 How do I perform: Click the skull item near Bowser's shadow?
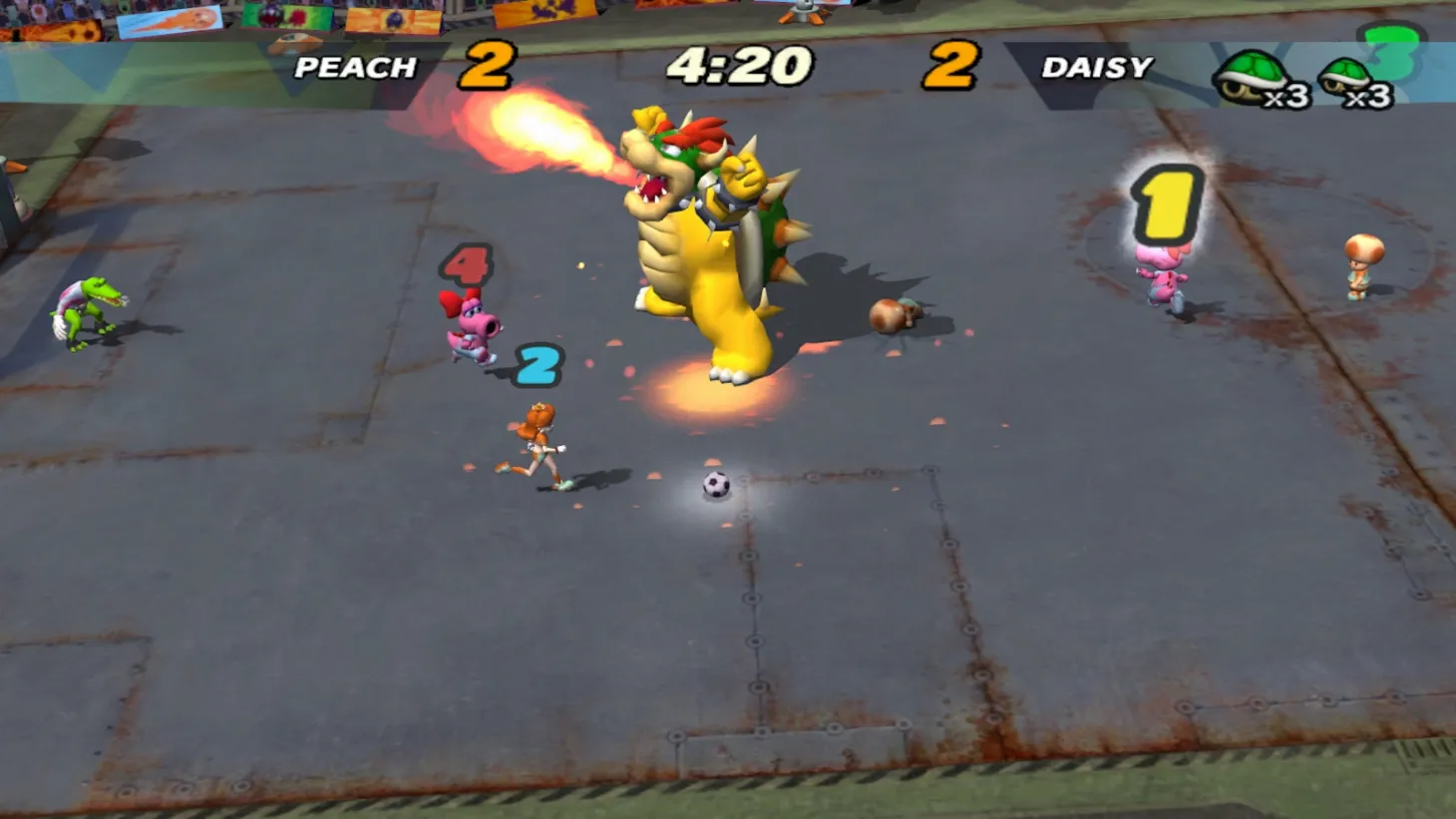(x=895, y=317)
